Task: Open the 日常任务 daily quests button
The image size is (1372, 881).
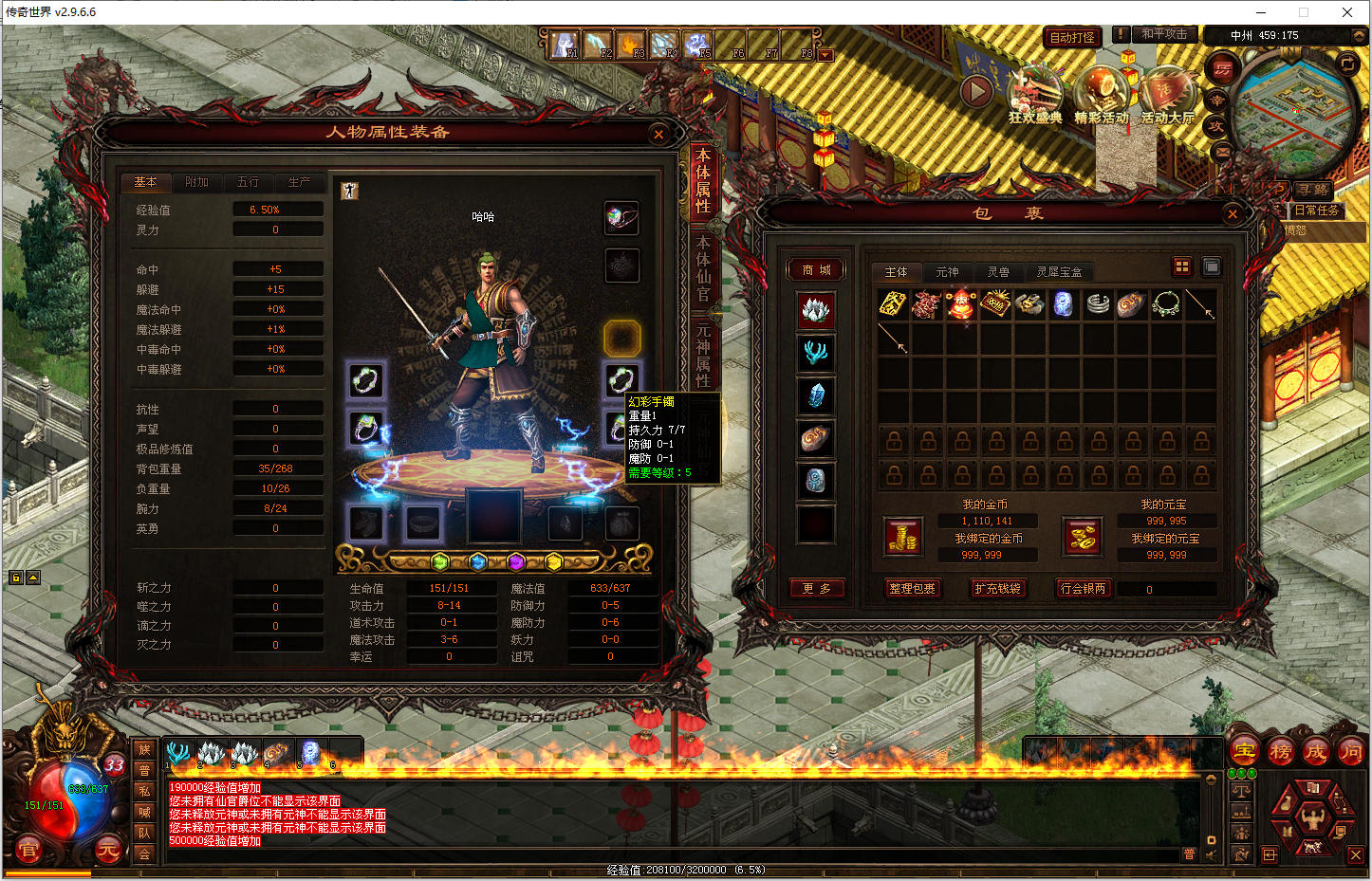Action: pos(1316,211)
